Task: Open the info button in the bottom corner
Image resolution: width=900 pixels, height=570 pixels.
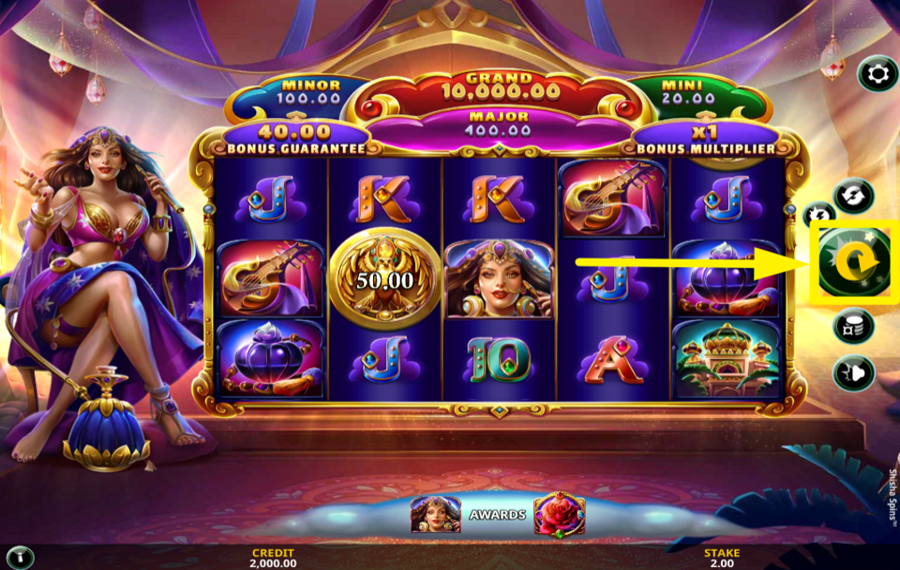Action: click(20, 557)
